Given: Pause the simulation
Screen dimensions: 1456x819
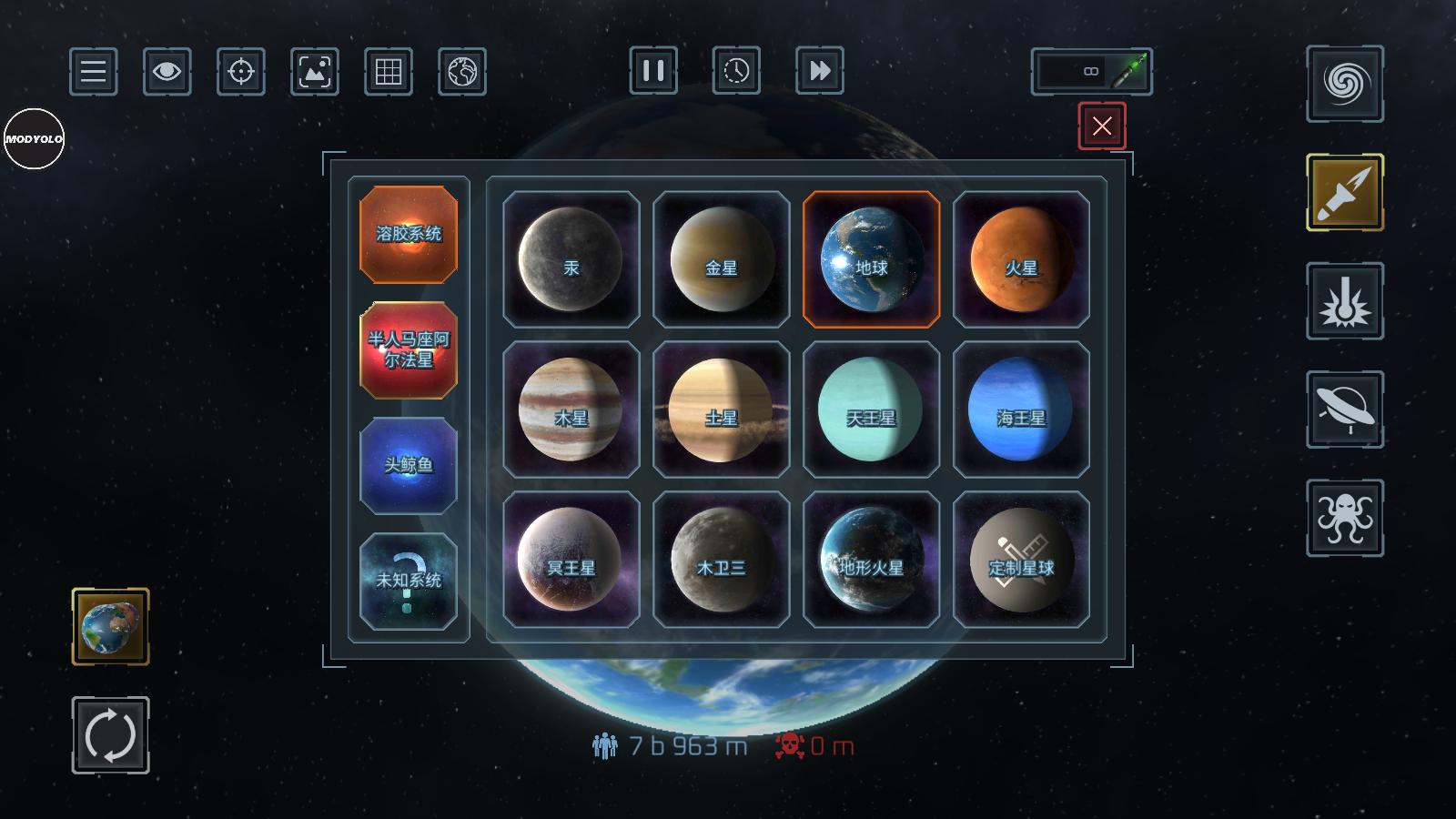Looking at the screenshot, I should click(653, 71).
